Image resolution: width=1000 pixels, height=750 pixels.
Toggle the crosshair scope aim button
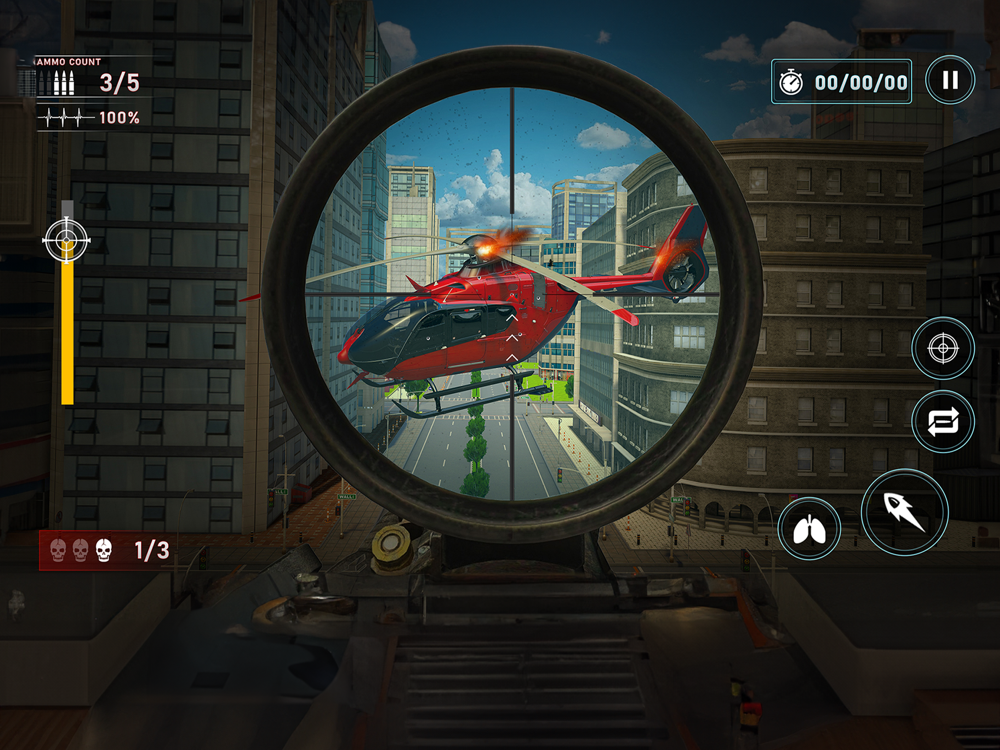(942, 348)
